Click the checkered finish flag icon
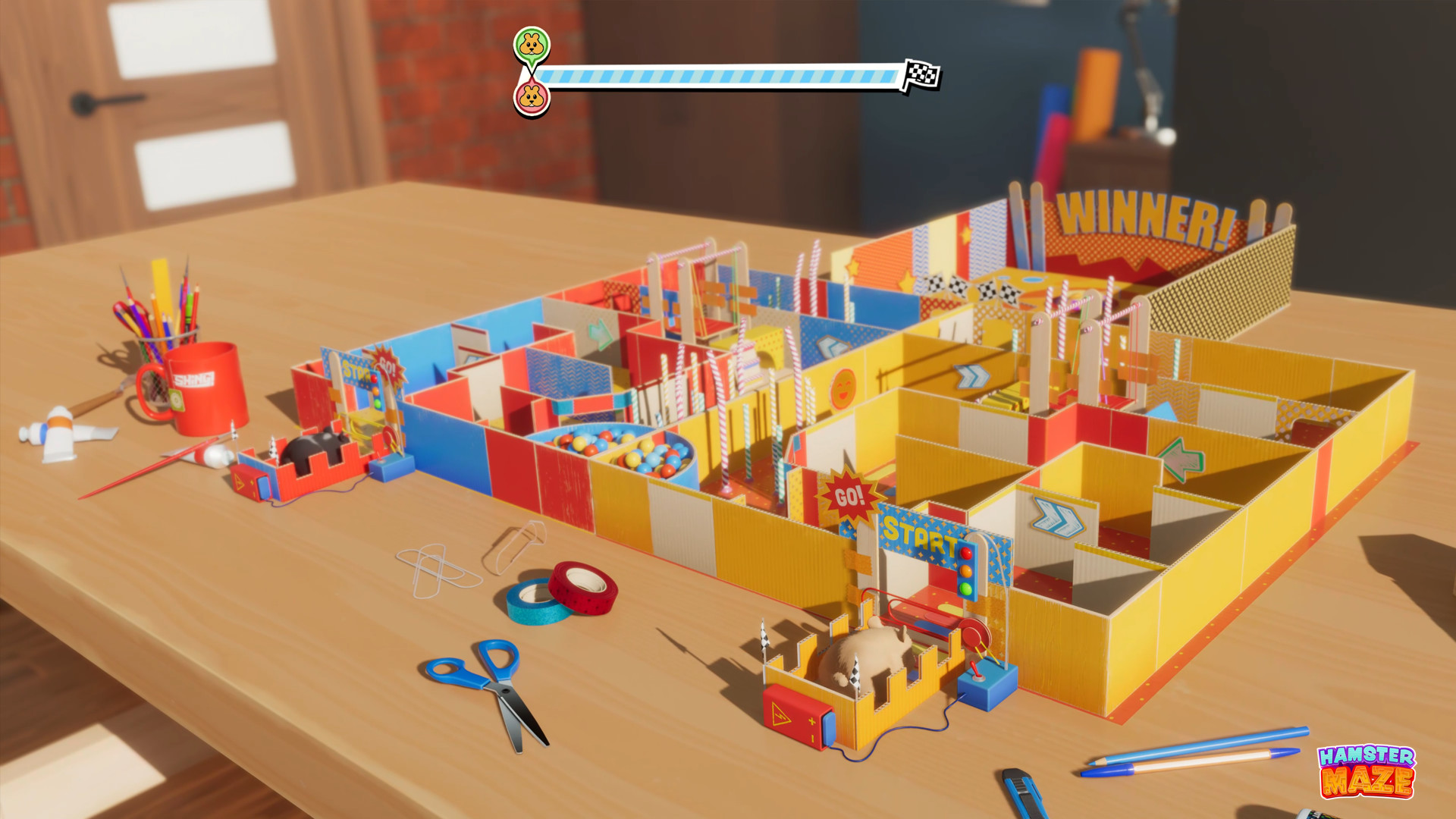Image resolution: width=1456 pixels, height=819 pixels. (919, 74)
